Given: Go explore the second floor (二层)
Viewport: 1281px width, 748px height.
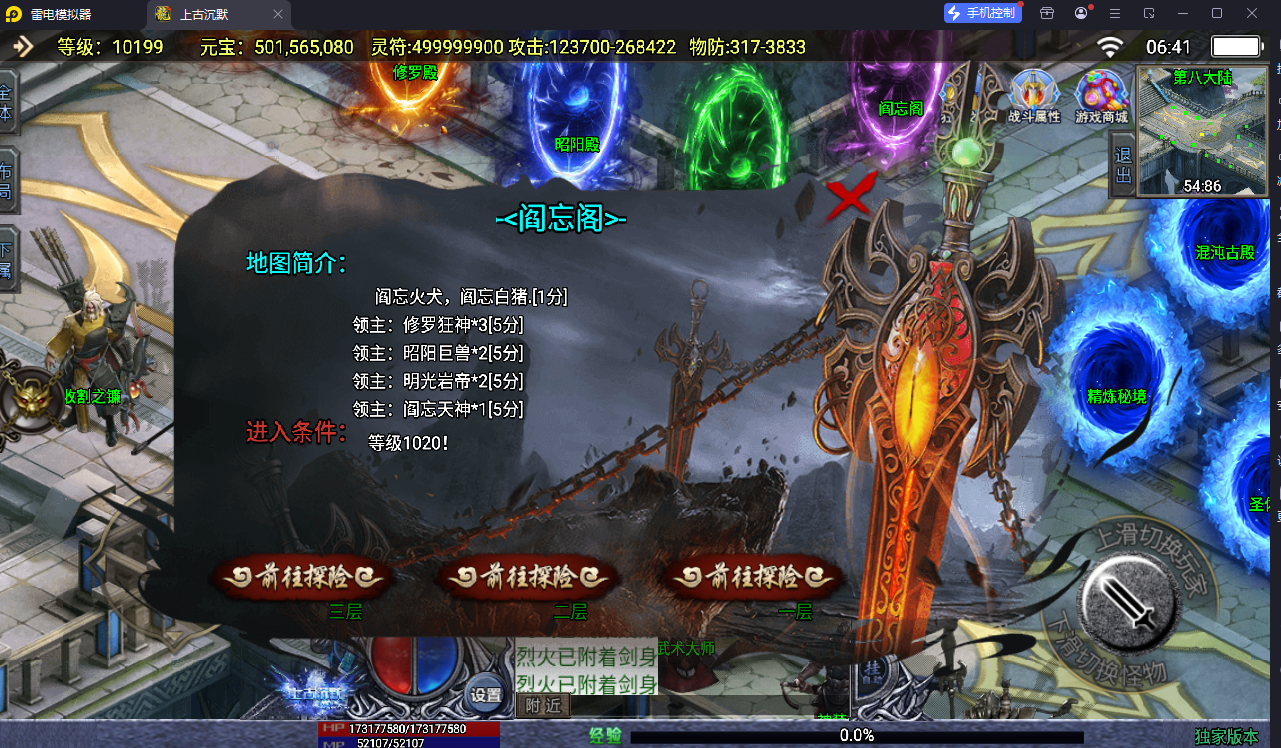Looking at the screenshot, I should 527,578.
